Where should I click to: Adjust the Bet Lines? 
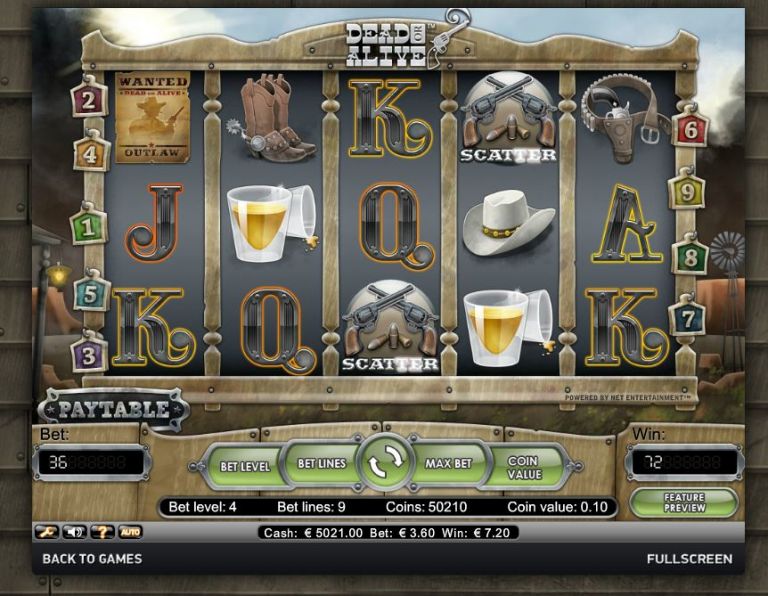pyautogui.click(x=321, y=464)
